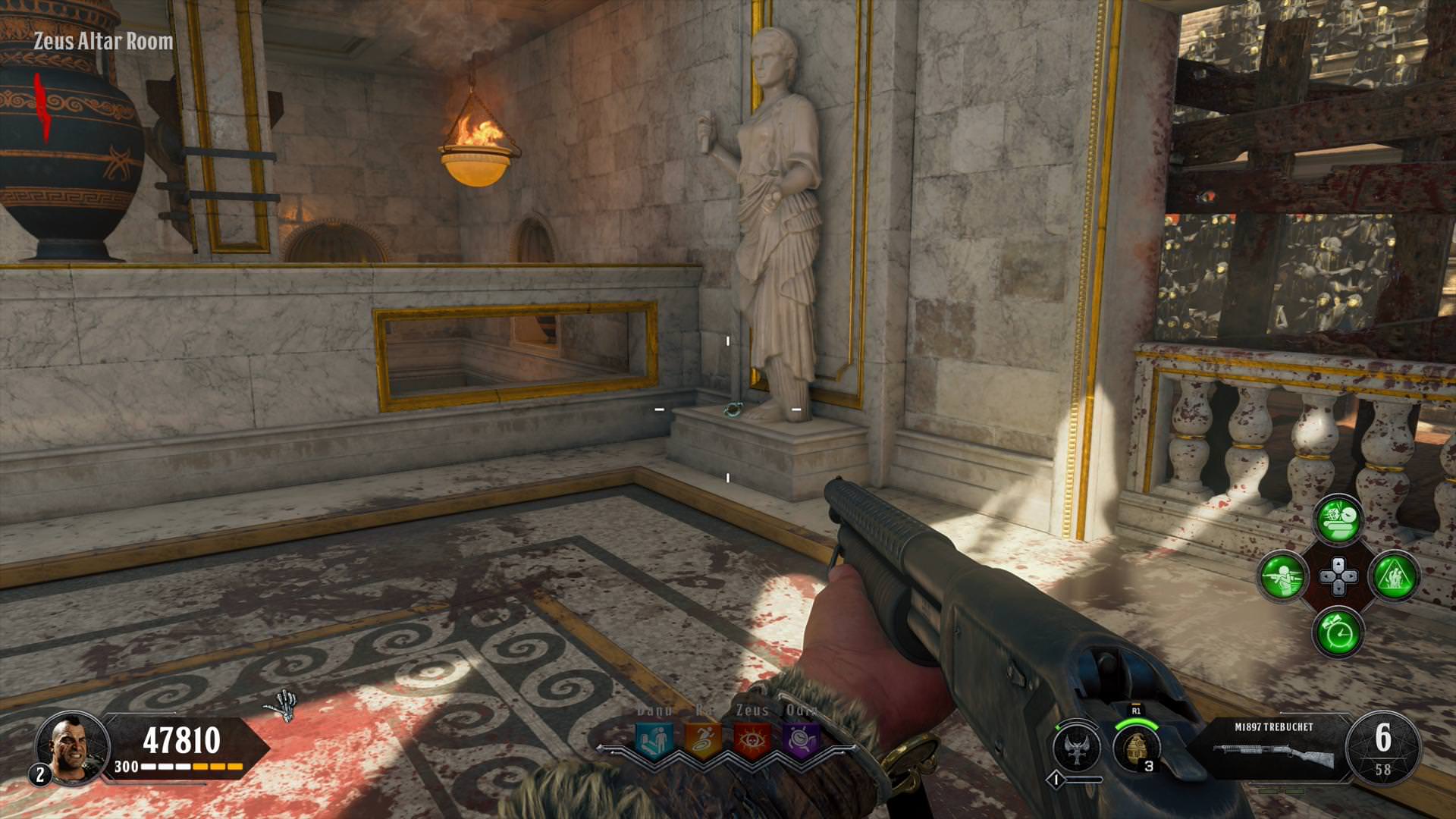Click the player character portrait
Image resolution: width=1456 pixels, height=819 pixels.
(x=72, y=745)
